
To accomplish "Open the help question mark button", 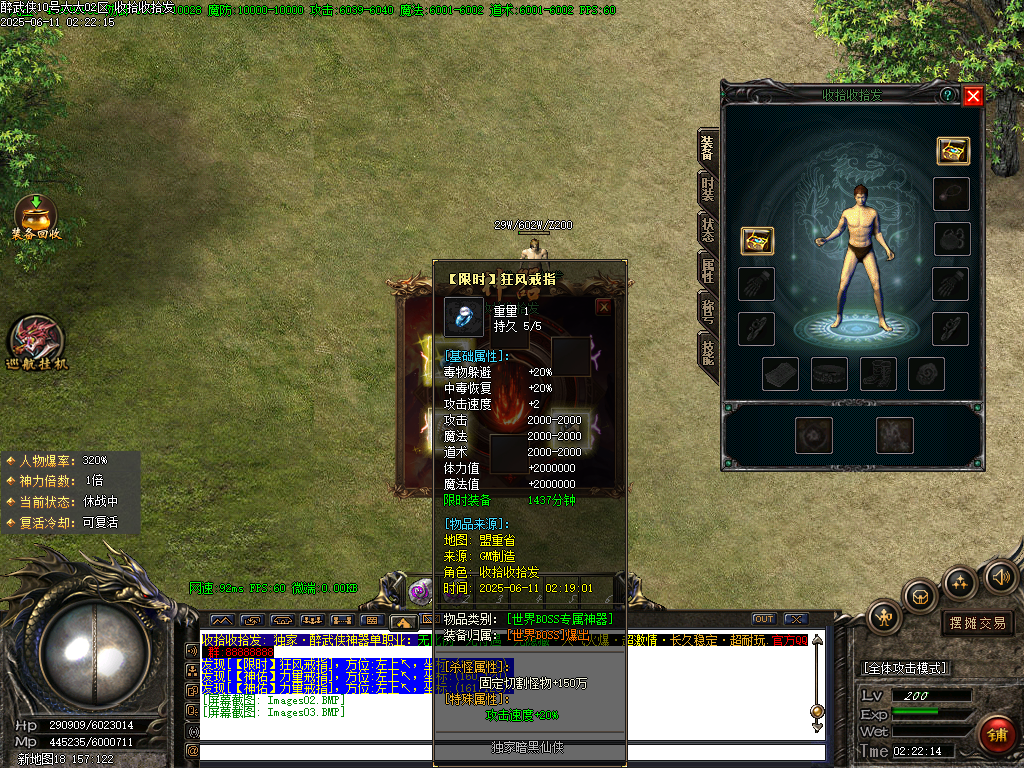I will click(x=947, y=95).
